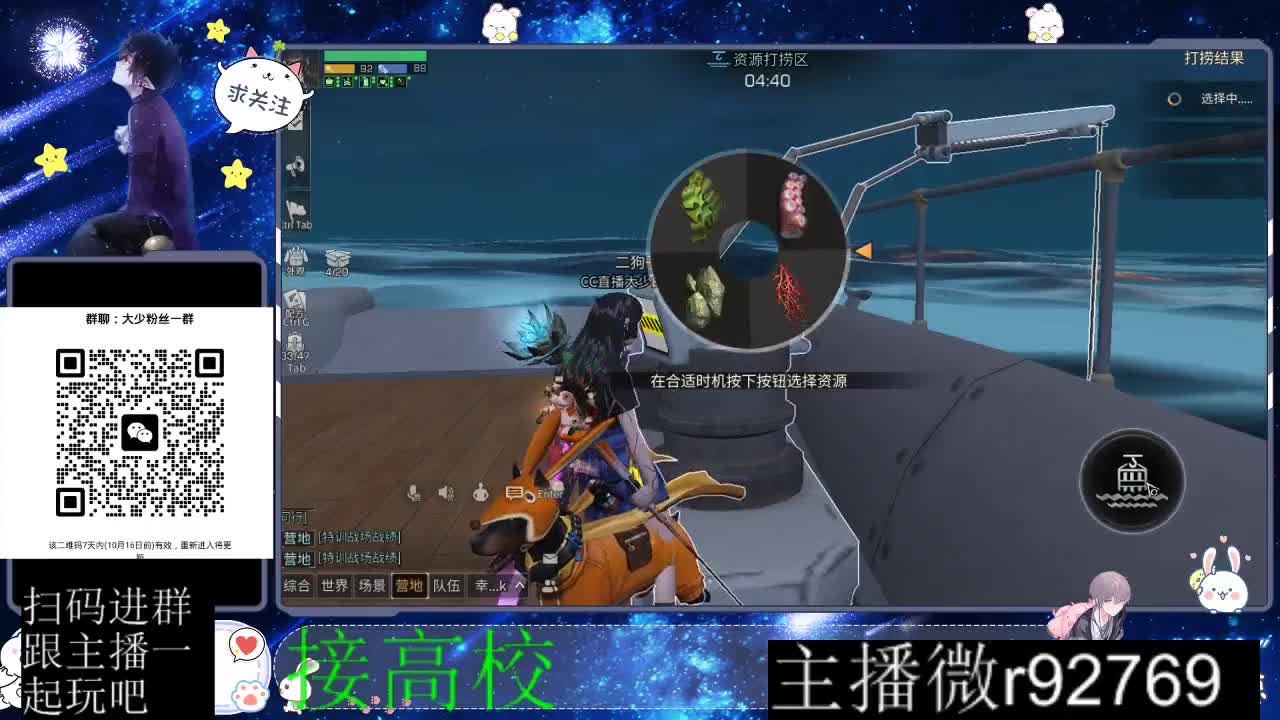Click a green buff icon under the health bar

coord(331,83)
